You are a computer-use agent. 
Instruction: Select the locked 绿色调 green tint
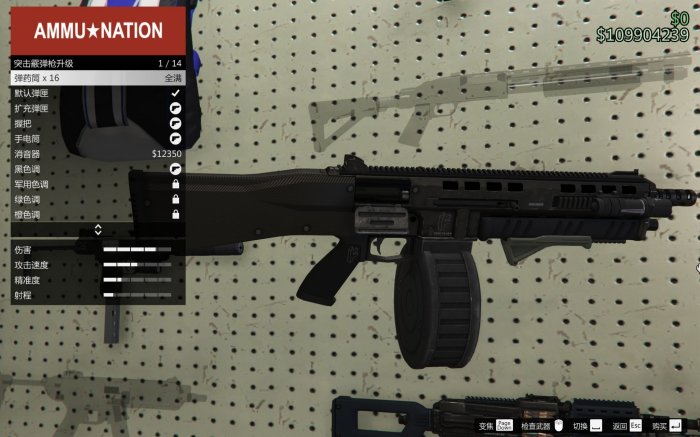[x=97, y=200]
